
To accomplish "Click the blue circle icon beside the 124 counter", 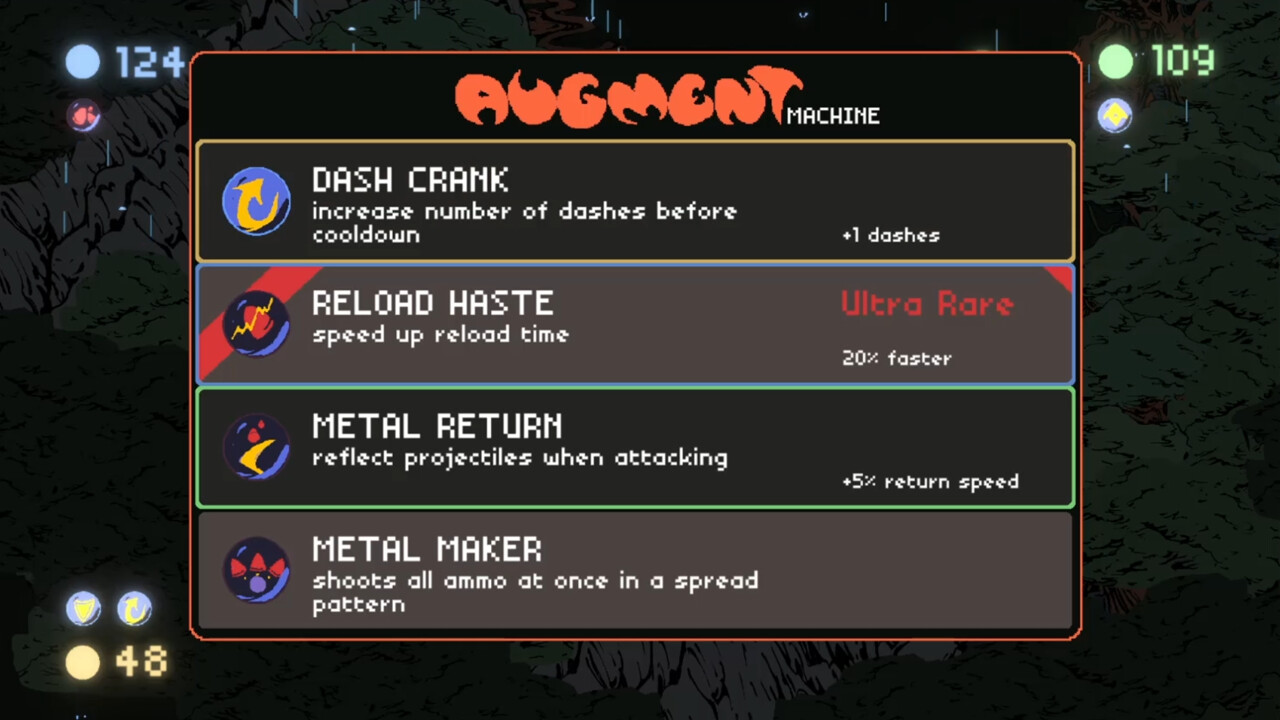I will point(83,62).
